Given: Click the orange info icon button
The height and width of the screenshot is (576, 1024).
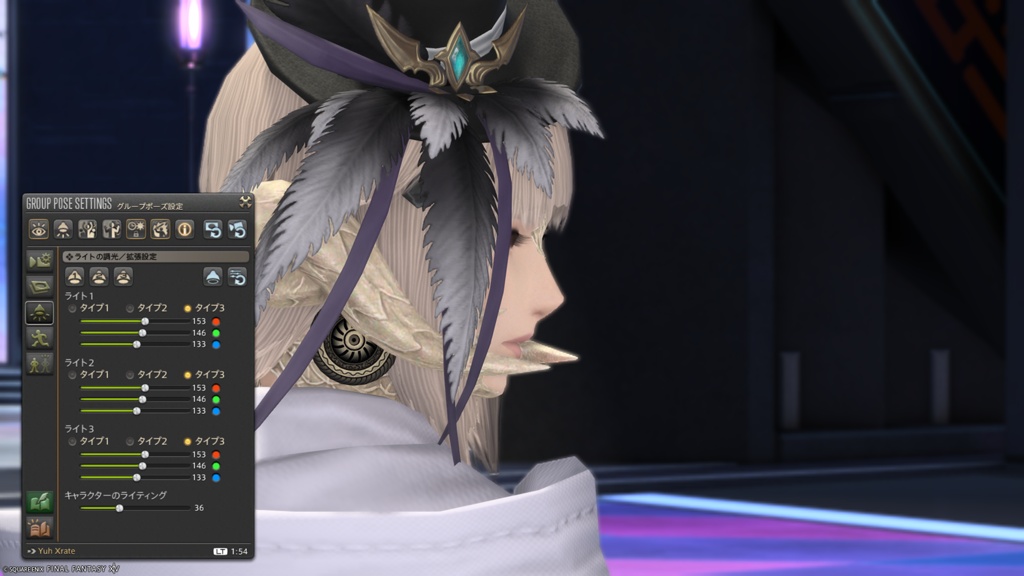Looking at the screenshot, I should [185, 229].
